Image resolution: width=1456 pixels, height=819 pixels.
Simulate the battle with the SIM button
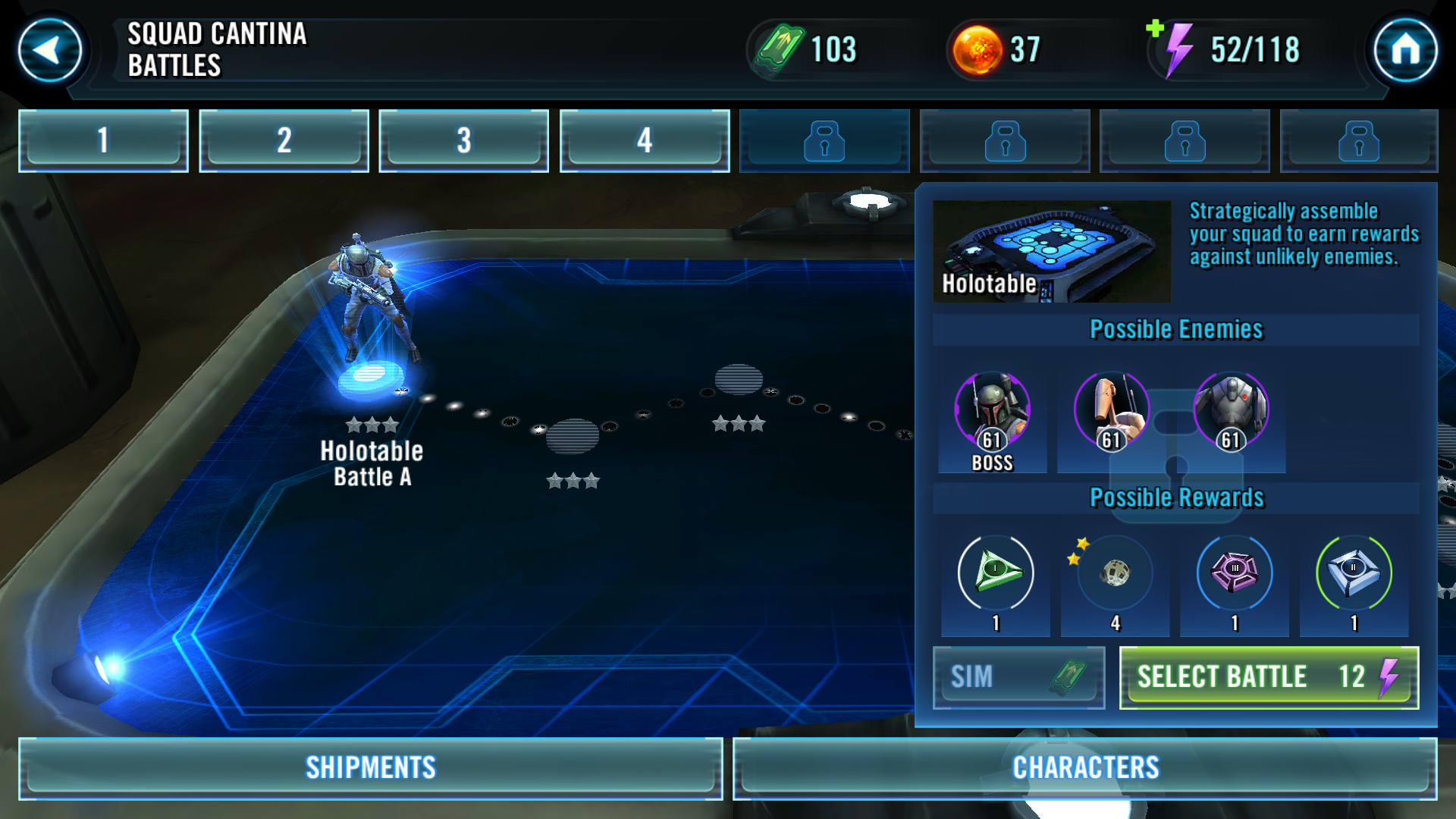point(1018,677)
